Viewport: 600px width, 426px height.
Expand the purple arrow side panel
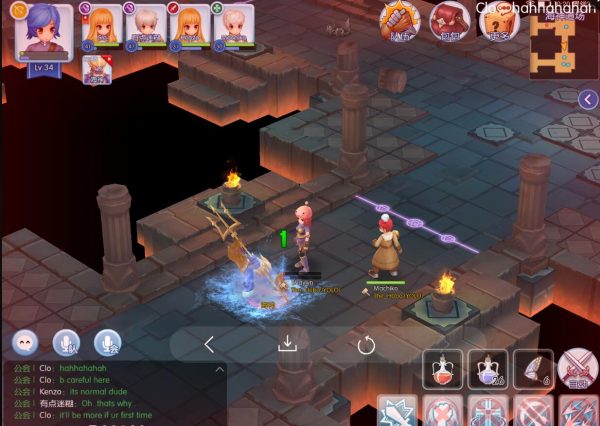point(588,98)
